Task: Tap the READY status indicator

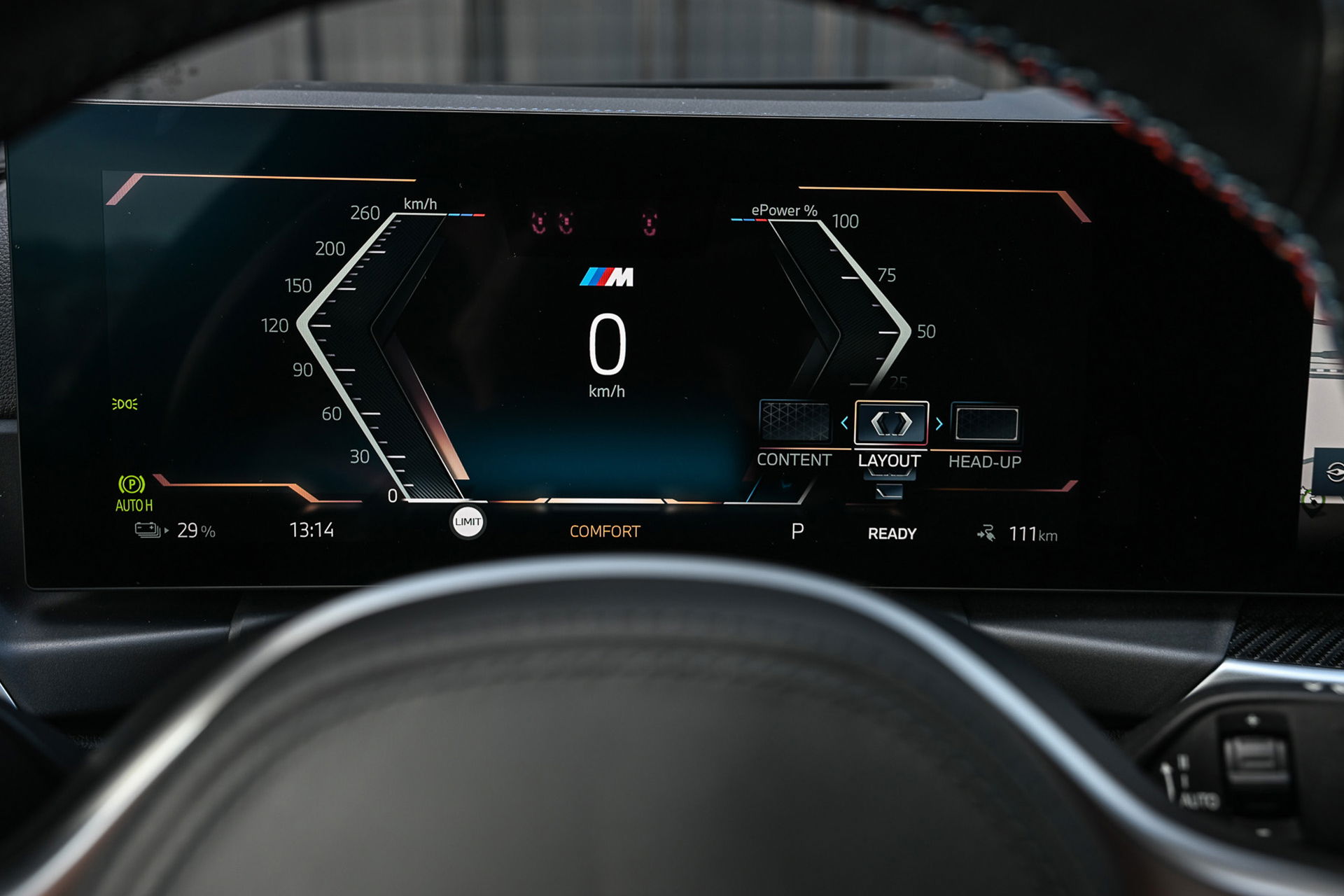Action: [x=892, y=533]
